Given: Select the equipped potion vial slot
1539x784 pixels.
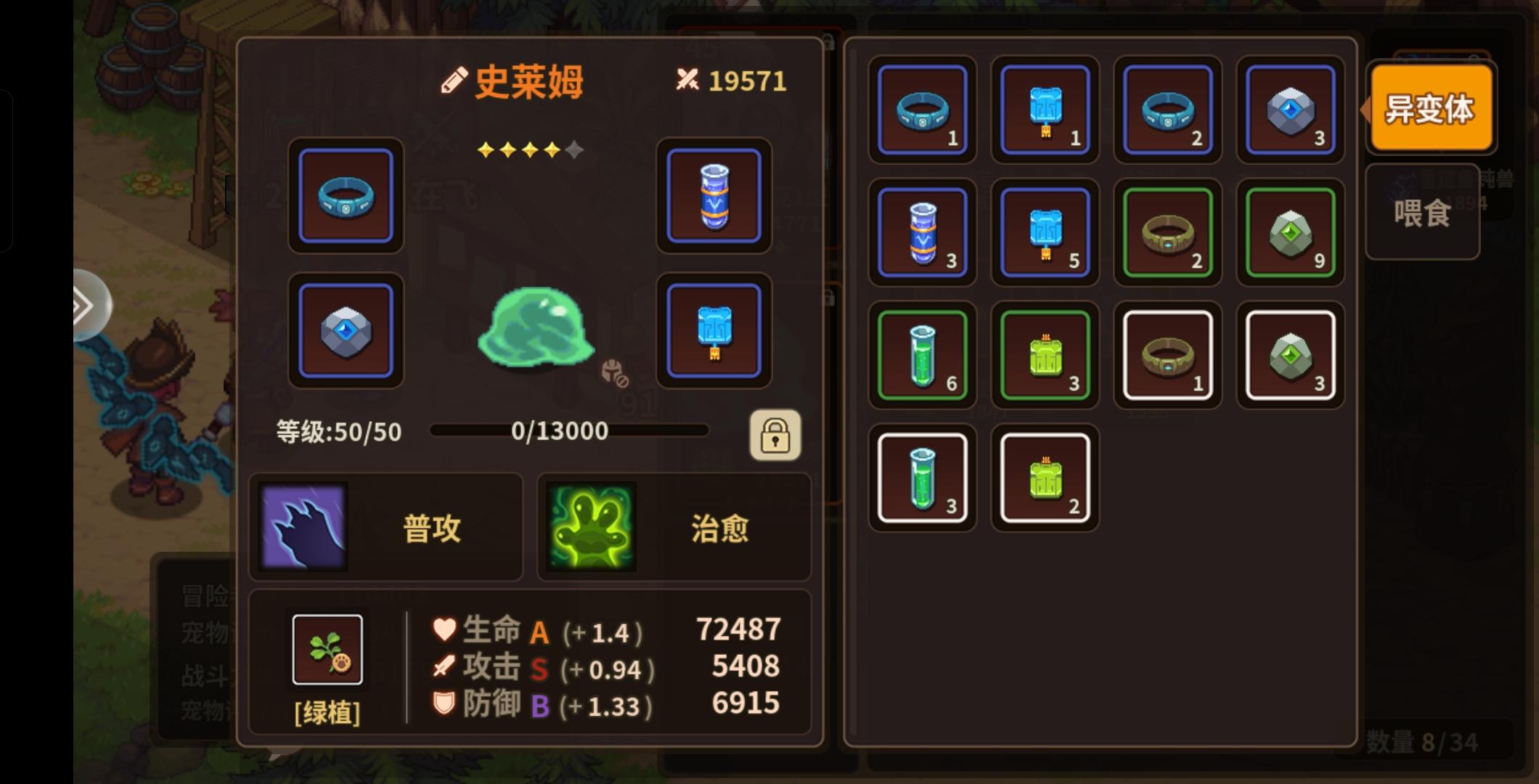Looking at the screenshot, I should 714,196.
